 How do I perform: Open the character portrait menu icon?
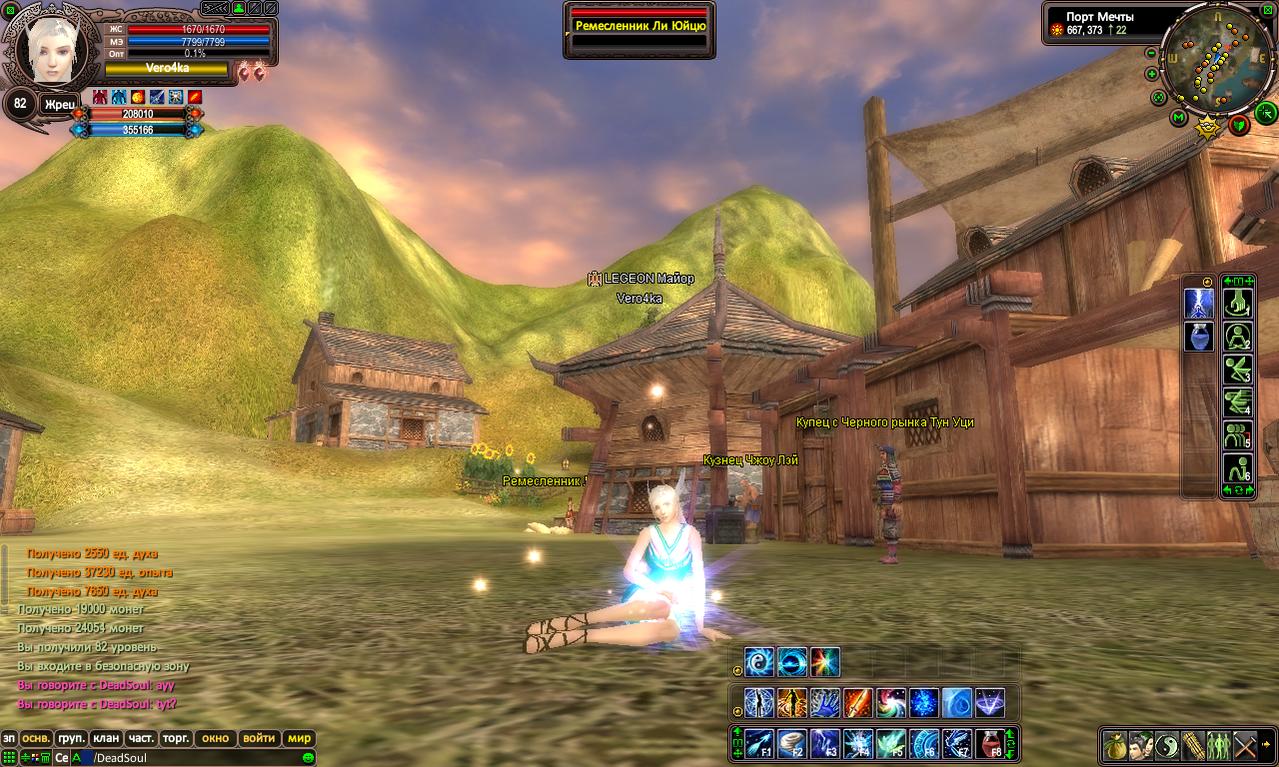coord(1141,745)
